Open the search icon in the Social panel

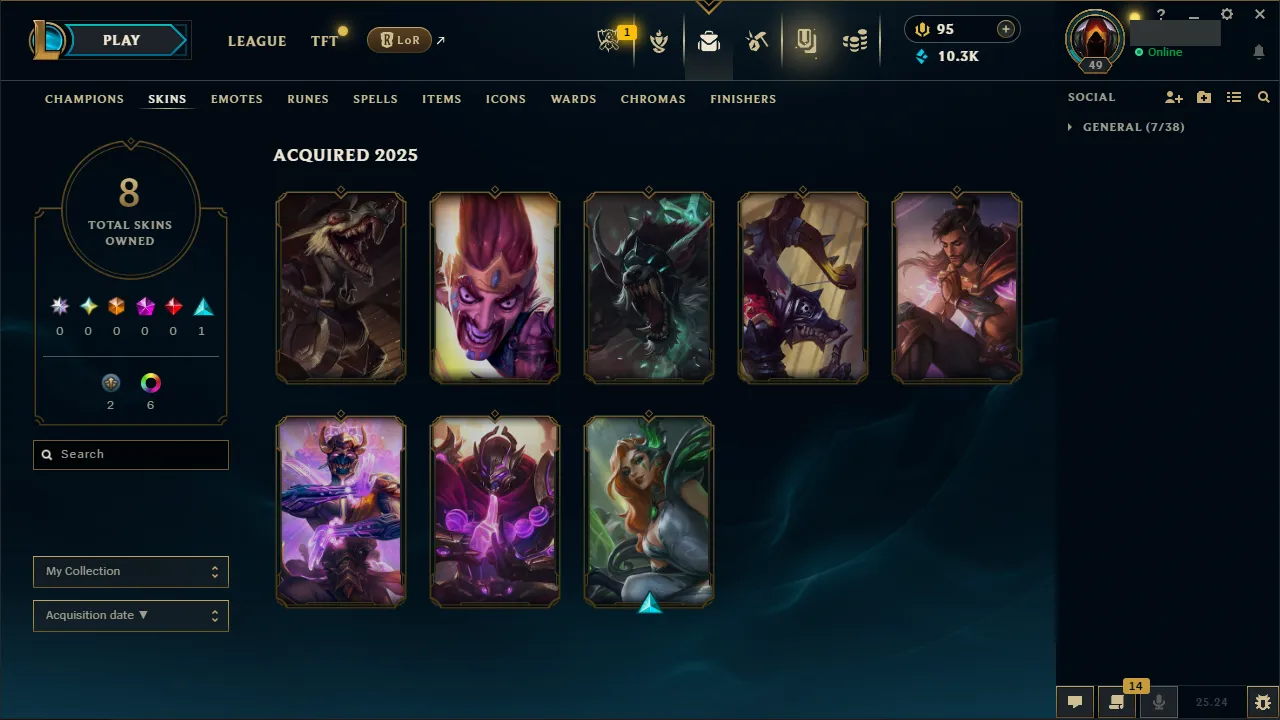(1263, 97)
